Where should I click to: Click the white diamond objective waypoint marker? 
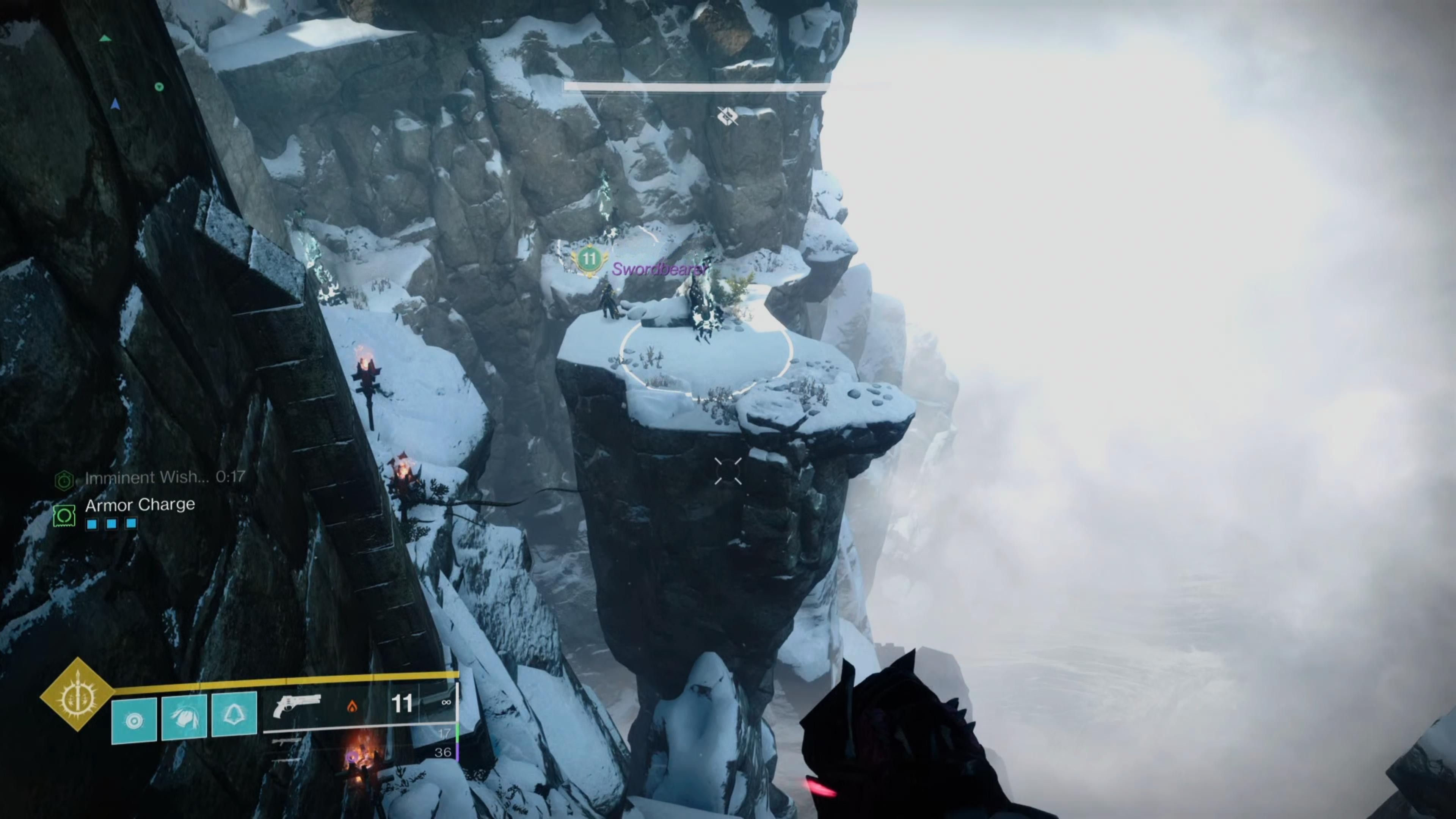point(728,116)
